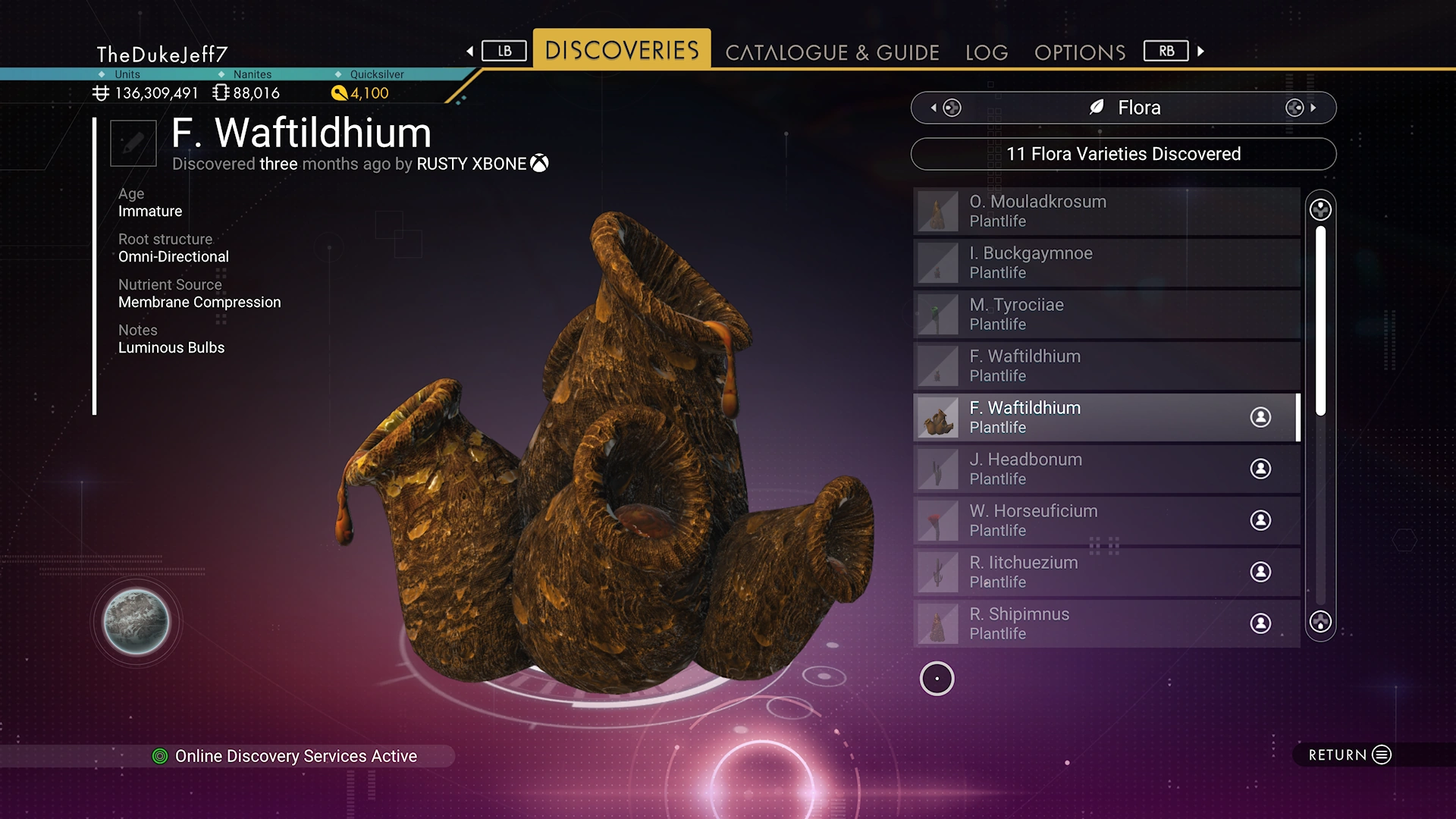The width and height of the screenshot is (1456, 819).
Task: Select R. Shipimnus plantlife
Action: [1106, 623]
